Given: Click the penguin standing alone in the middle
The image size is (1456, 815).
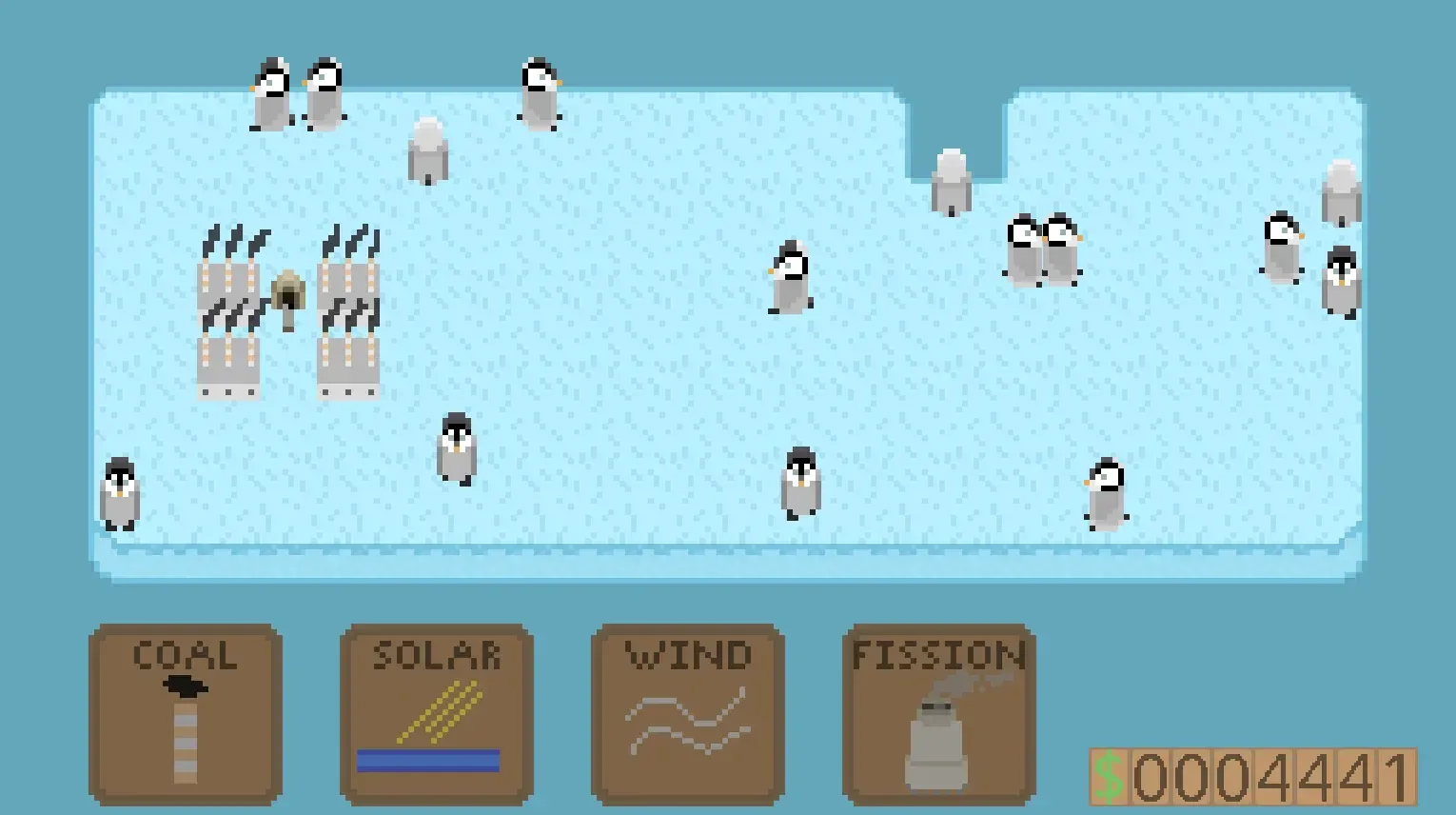Looking at the screenshot, I should click(790, 276).
